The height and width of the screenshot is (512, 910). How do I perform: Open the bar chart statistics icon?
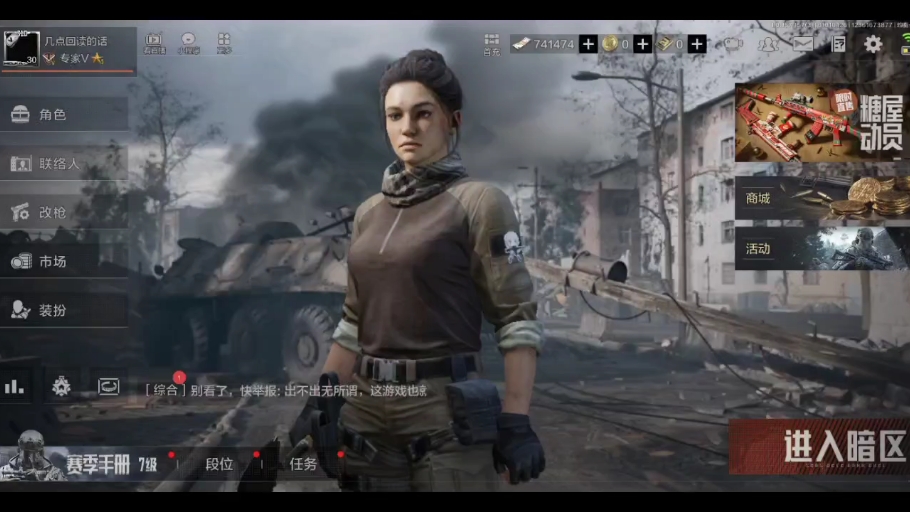coord(14,386)
